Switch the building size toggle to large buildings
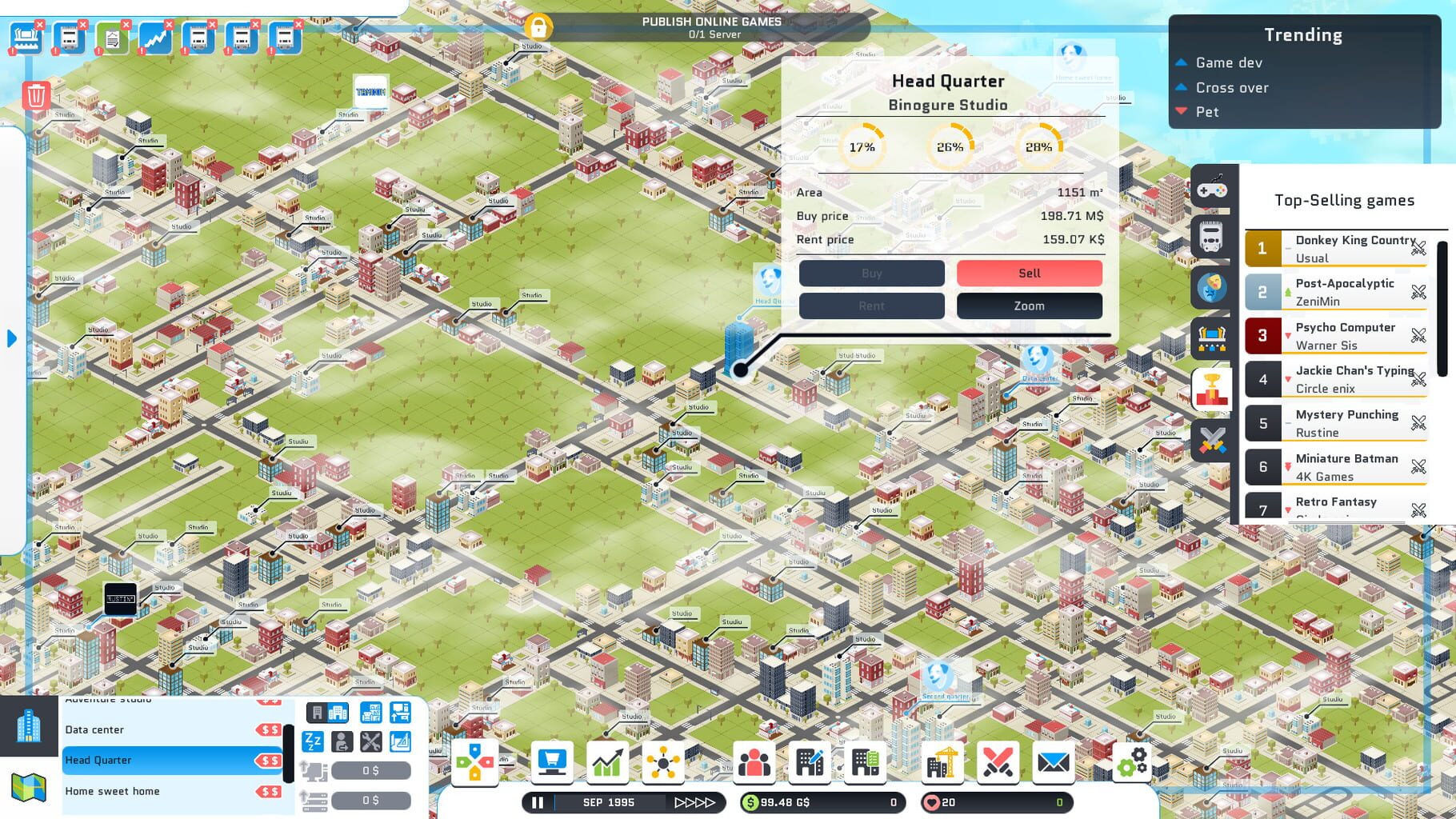The image size is (1456, 819). coord(336,712)
